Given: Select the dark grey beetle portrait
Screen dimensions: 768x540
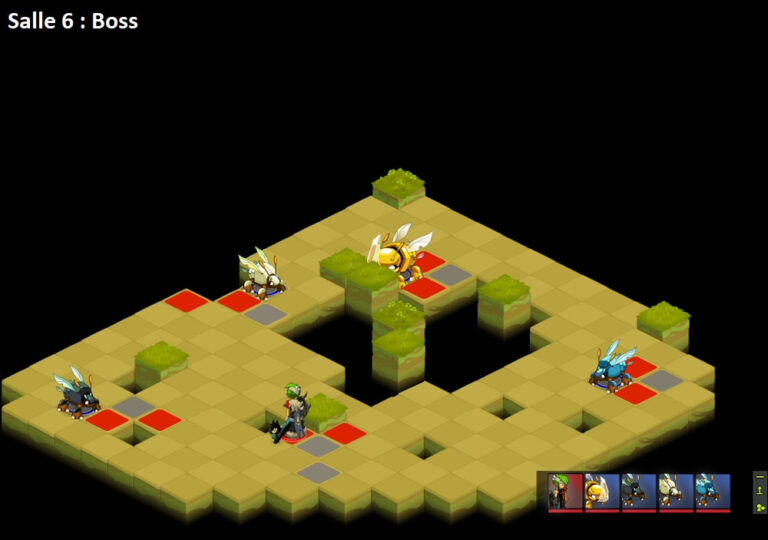Looking at the screenshot, I should pos(639,492).
